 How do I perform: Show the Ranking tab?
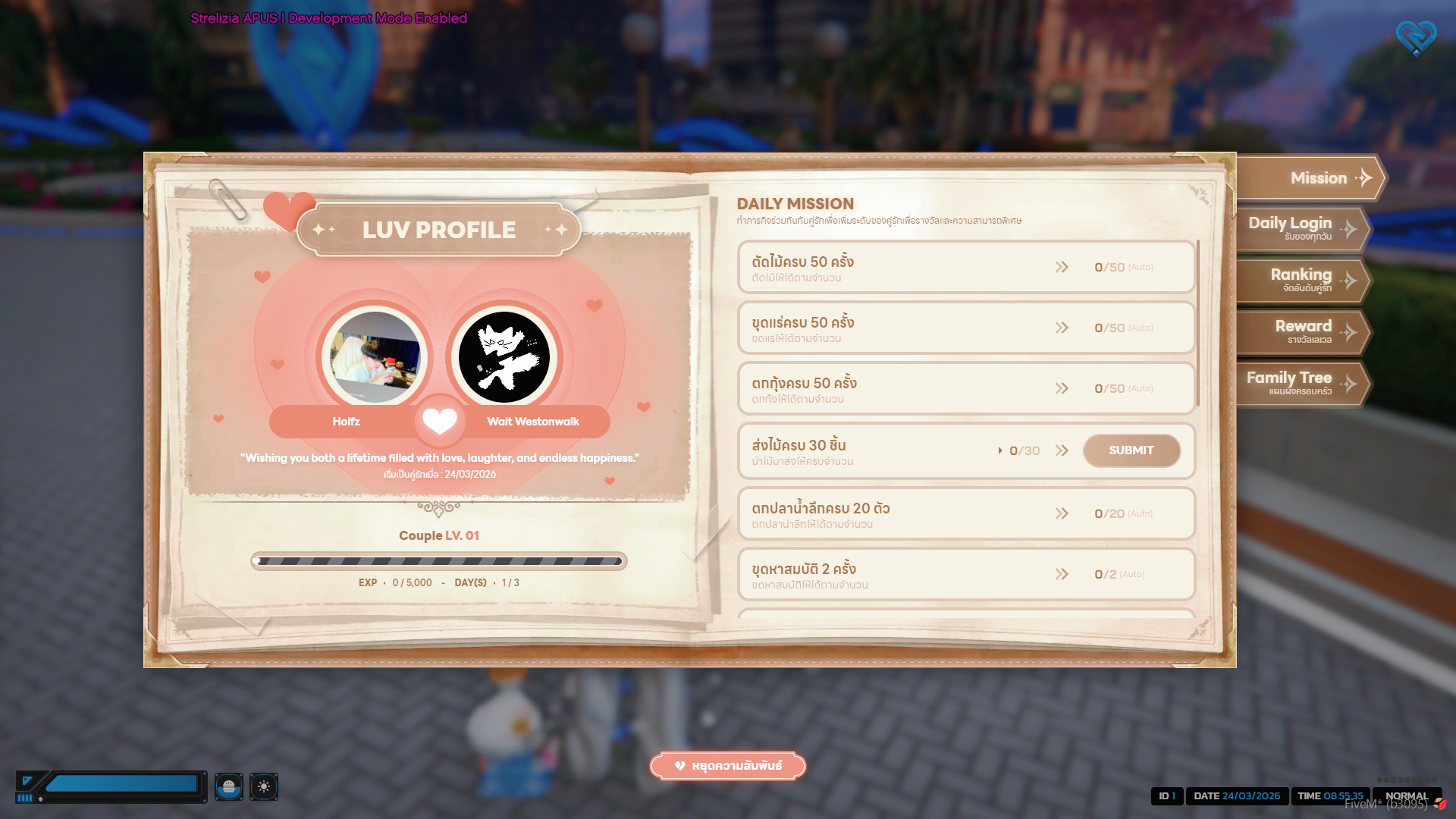pyautogui.click(x=1303, y=280)
